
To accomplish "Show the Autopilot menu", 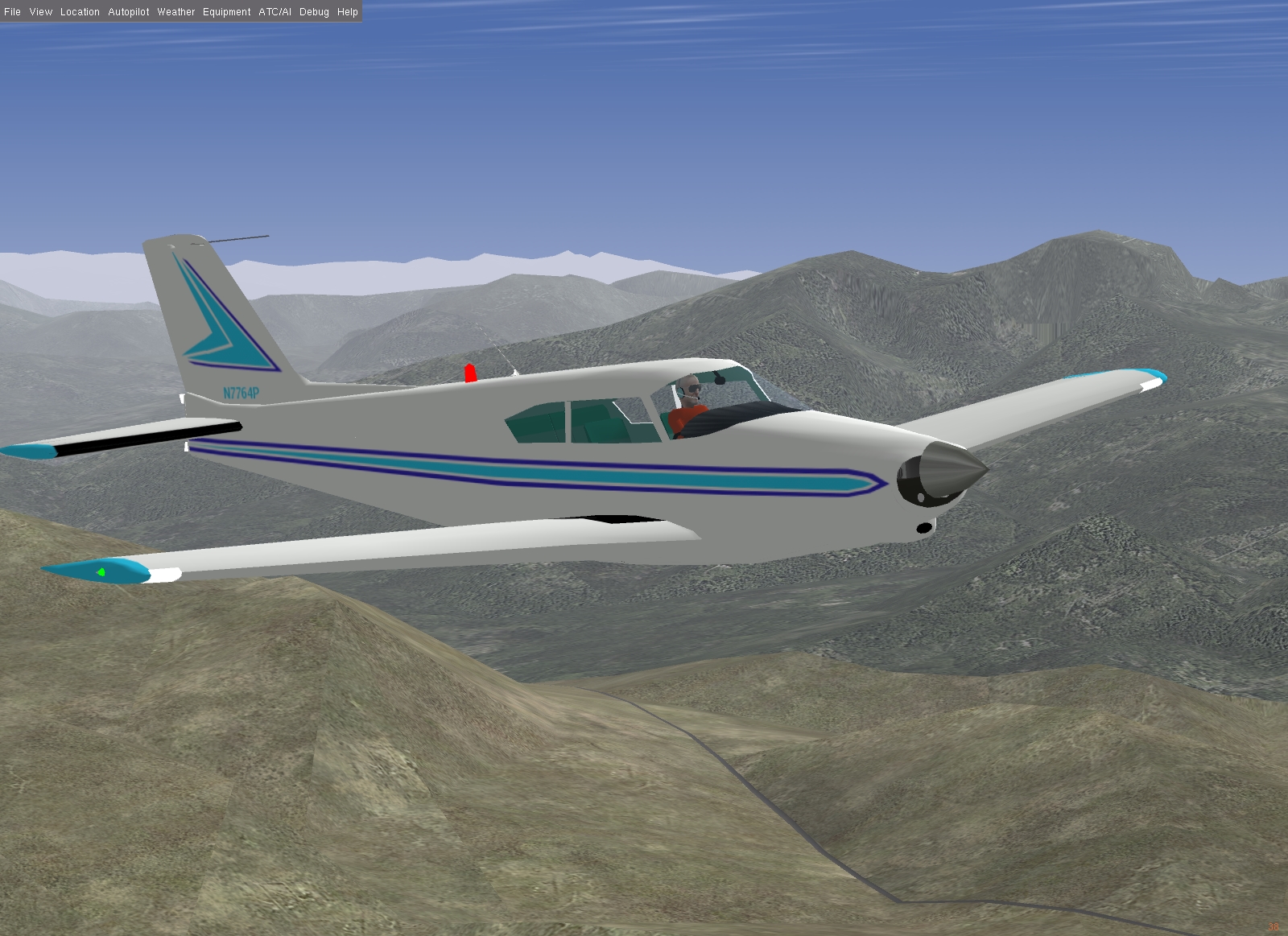I will (x=129, y=12).
